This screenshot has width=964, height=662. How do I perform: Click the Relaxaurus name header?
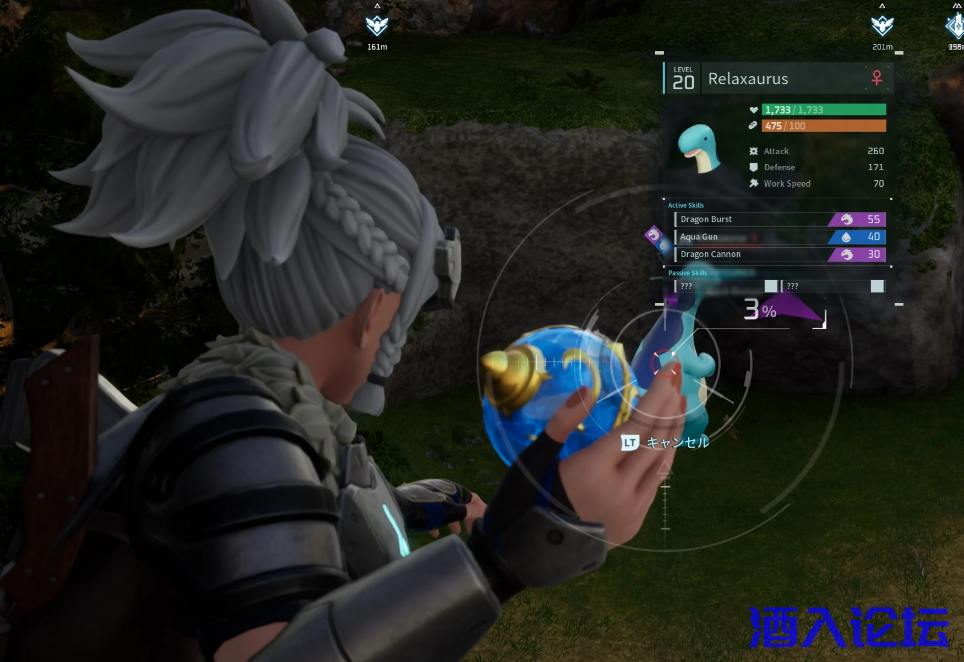tap(748, 79)
